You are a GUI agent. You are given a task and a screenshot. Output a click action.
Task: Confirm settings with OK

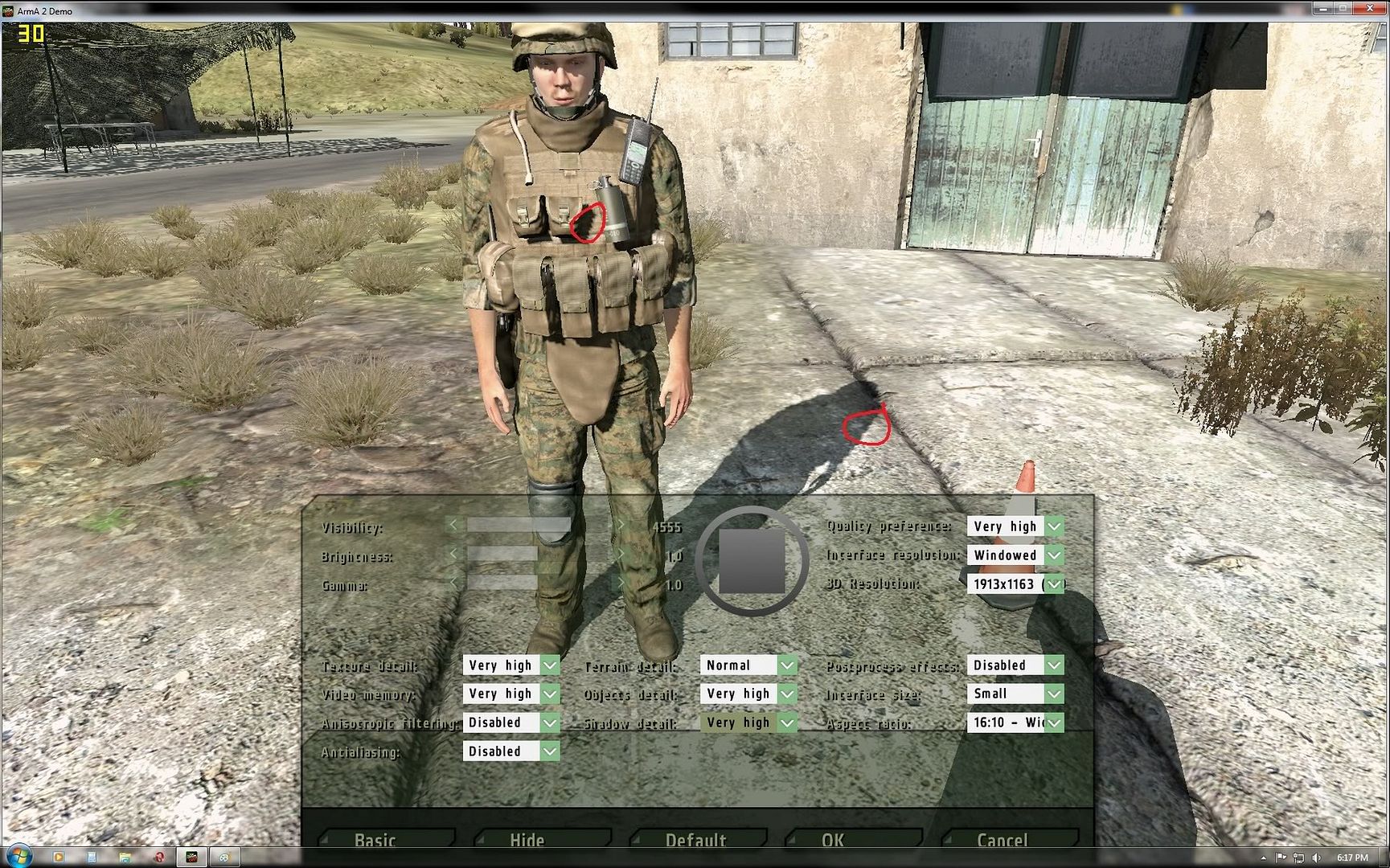(x=833, y=840)
